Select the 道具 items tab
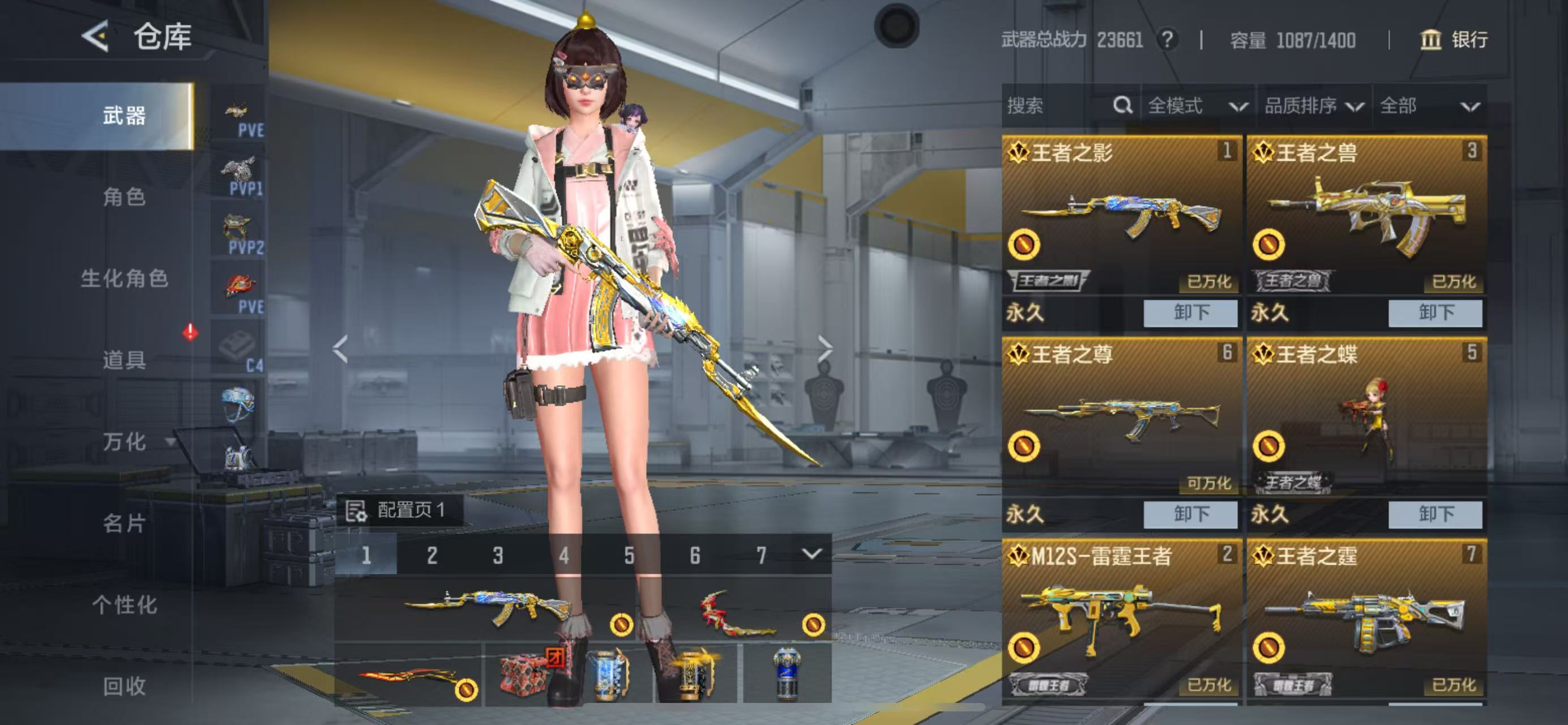 point(124,360)
